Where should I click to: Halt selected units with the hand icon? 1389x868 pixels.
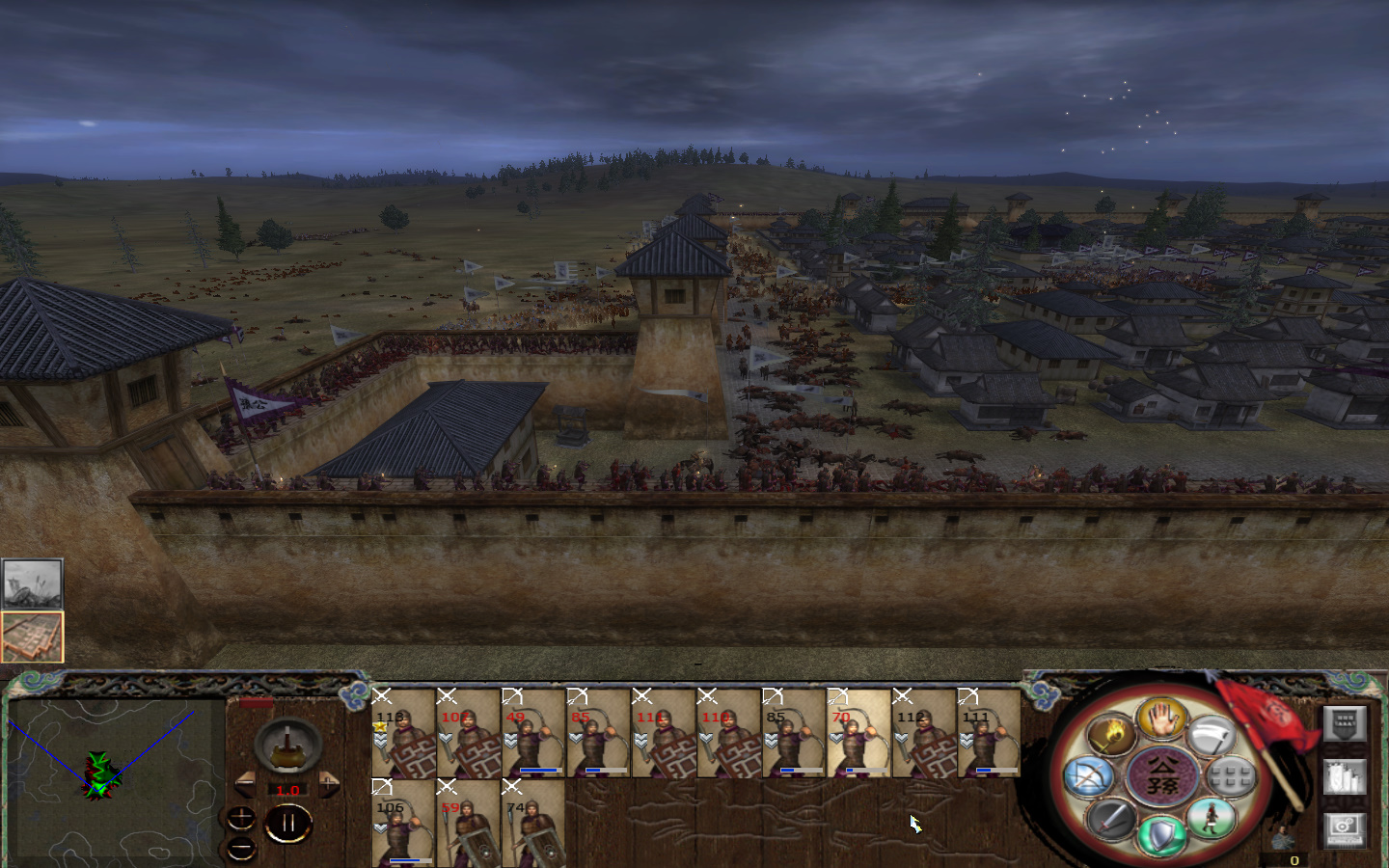1161,720
